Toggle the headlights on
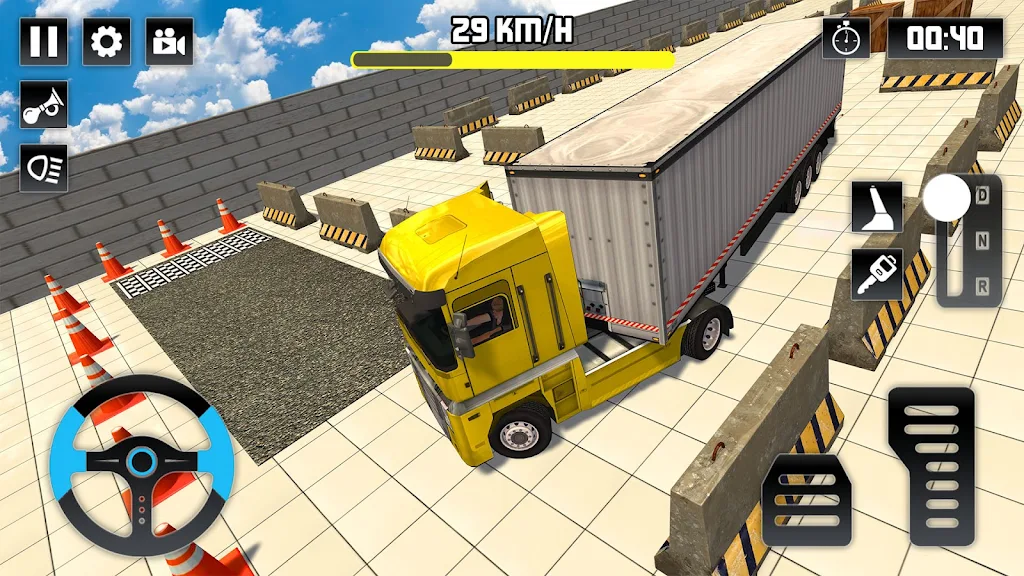This screenshot has height=576, width=1024. pos(44,168)
